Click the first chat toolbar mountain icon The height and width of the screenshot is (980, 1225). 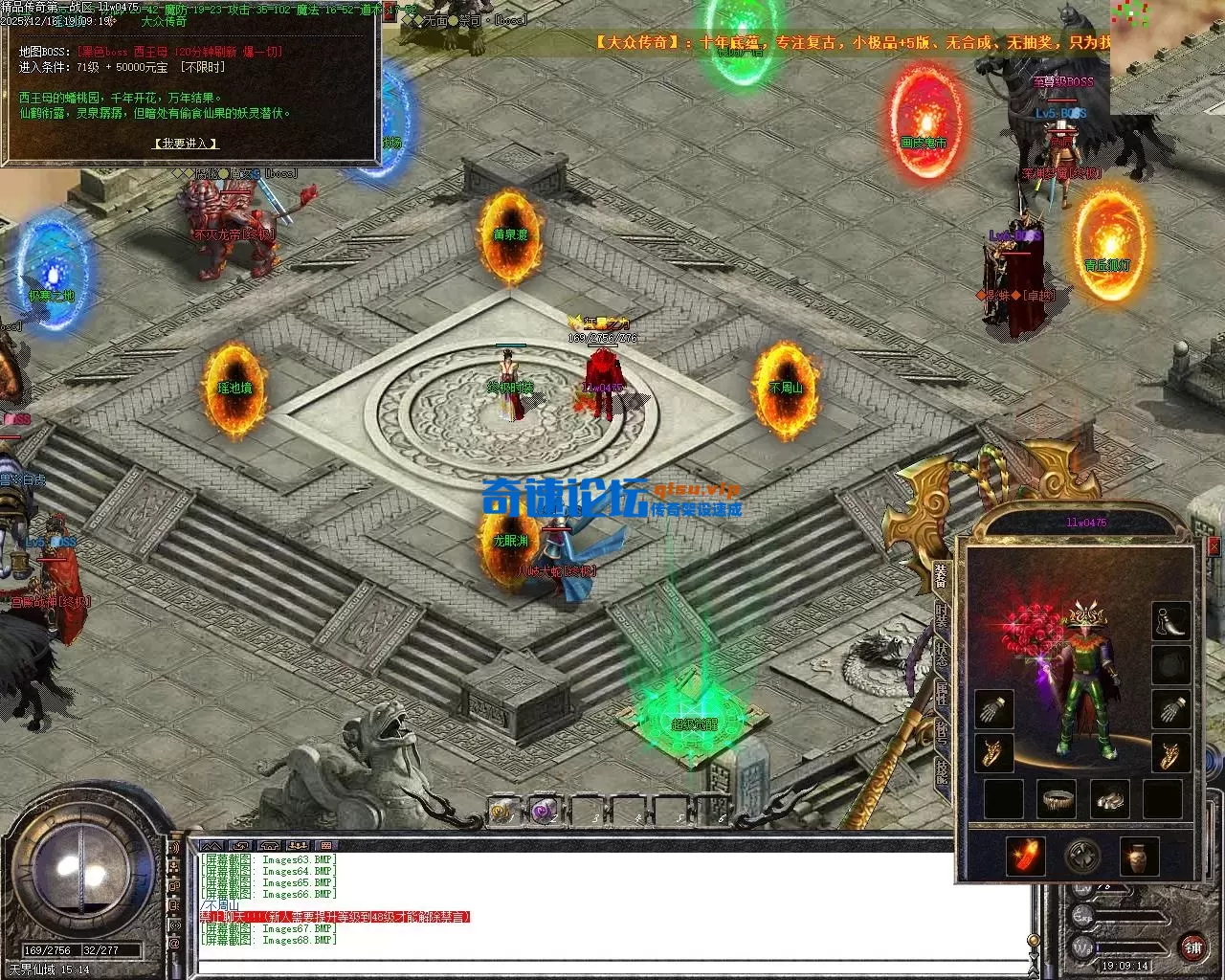point(212,846)
